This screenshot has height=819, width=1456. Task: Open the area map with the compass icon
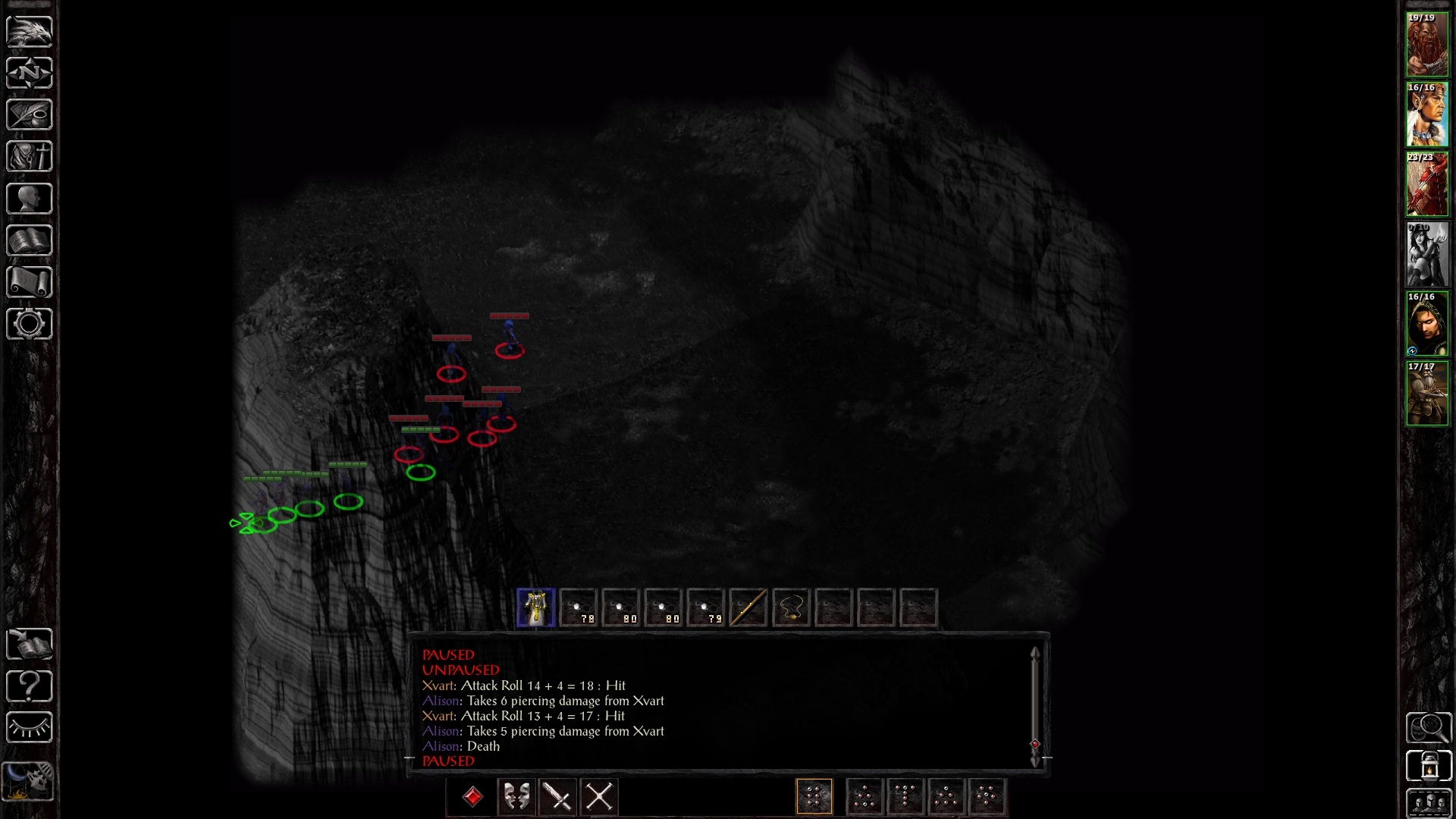point(30,73)
